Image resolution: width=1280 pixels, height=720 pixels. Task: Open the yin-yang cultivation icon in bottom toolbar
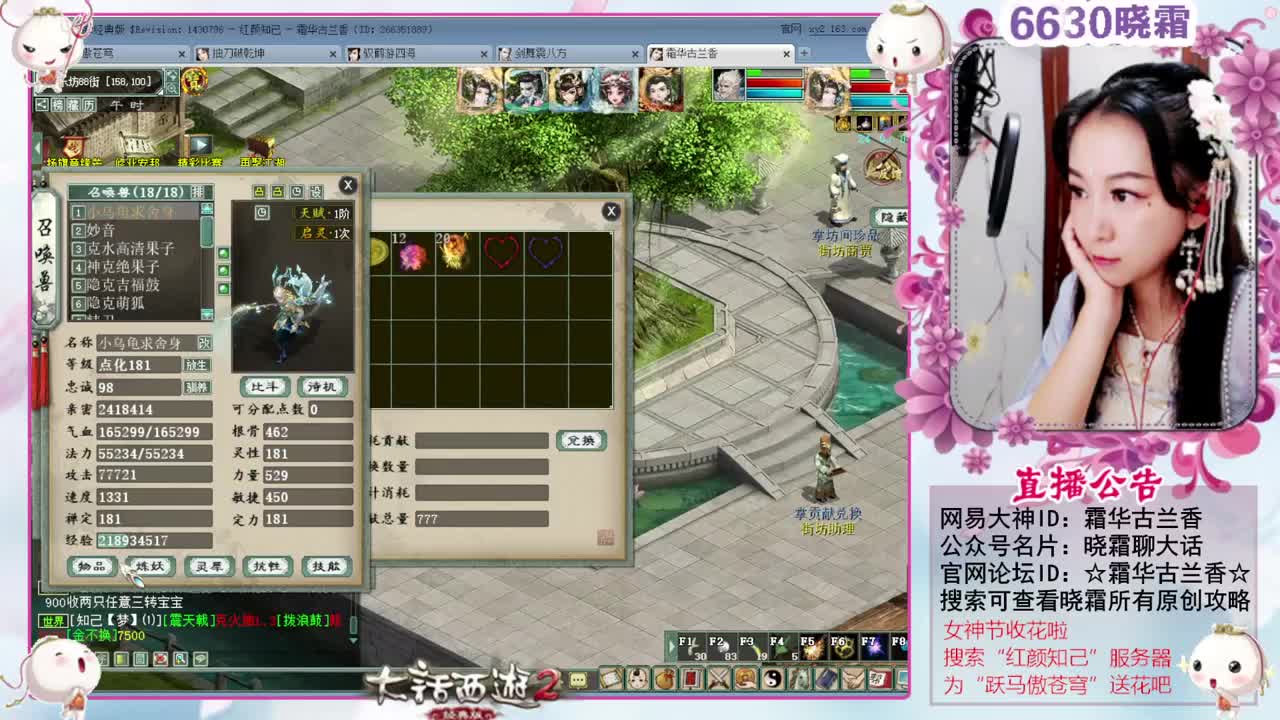[x=772, y=676]
